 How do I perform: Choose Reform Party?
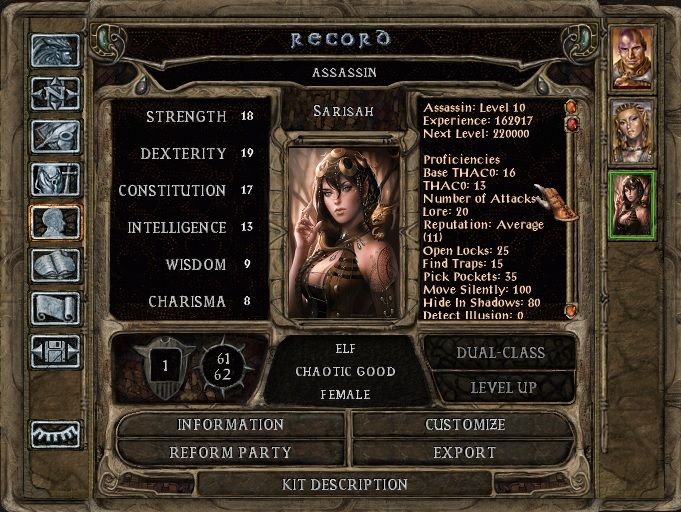[231, 453]
